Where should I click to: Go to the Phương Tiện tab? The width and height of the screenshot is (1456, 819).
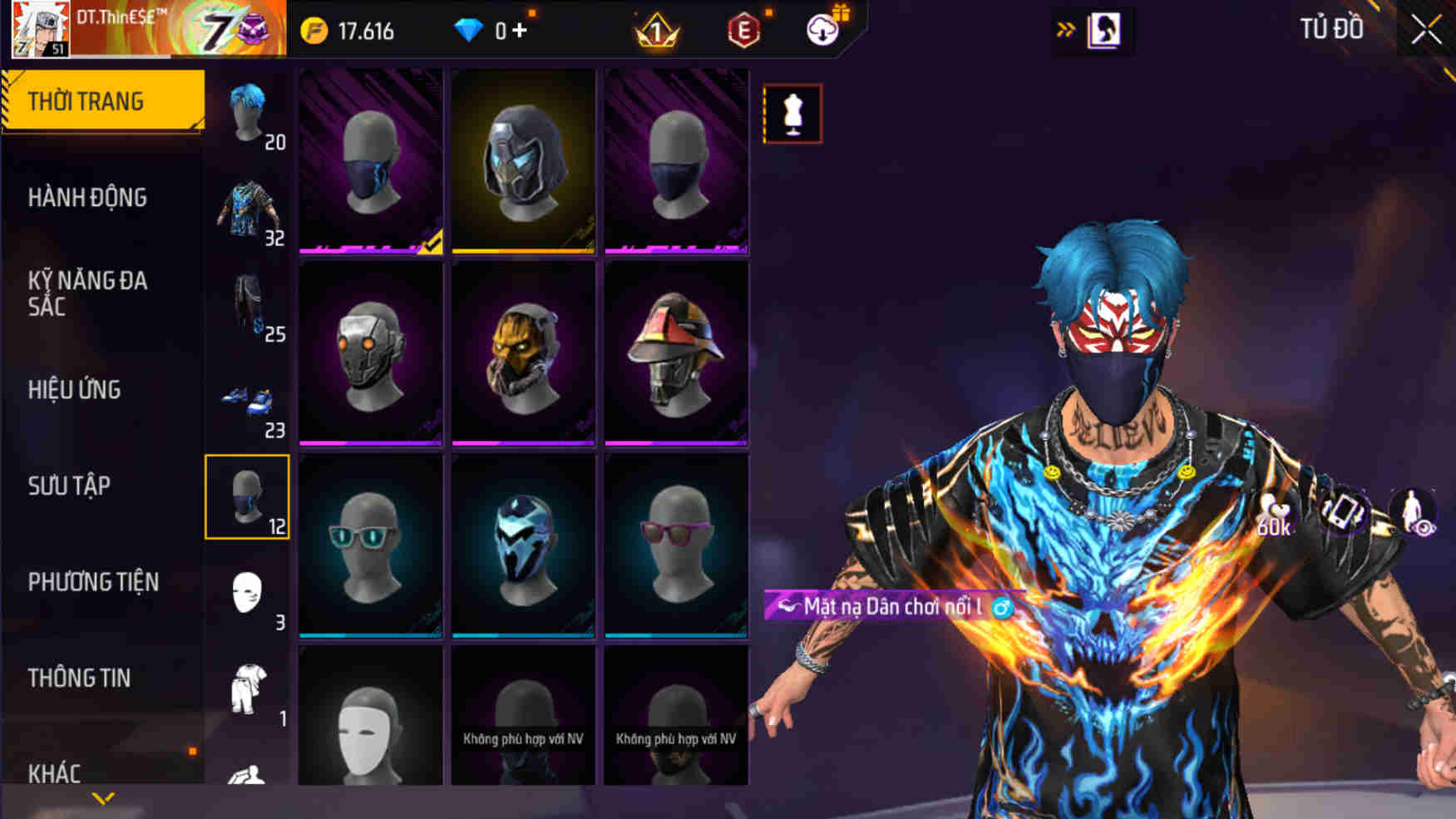pos(93,582)
